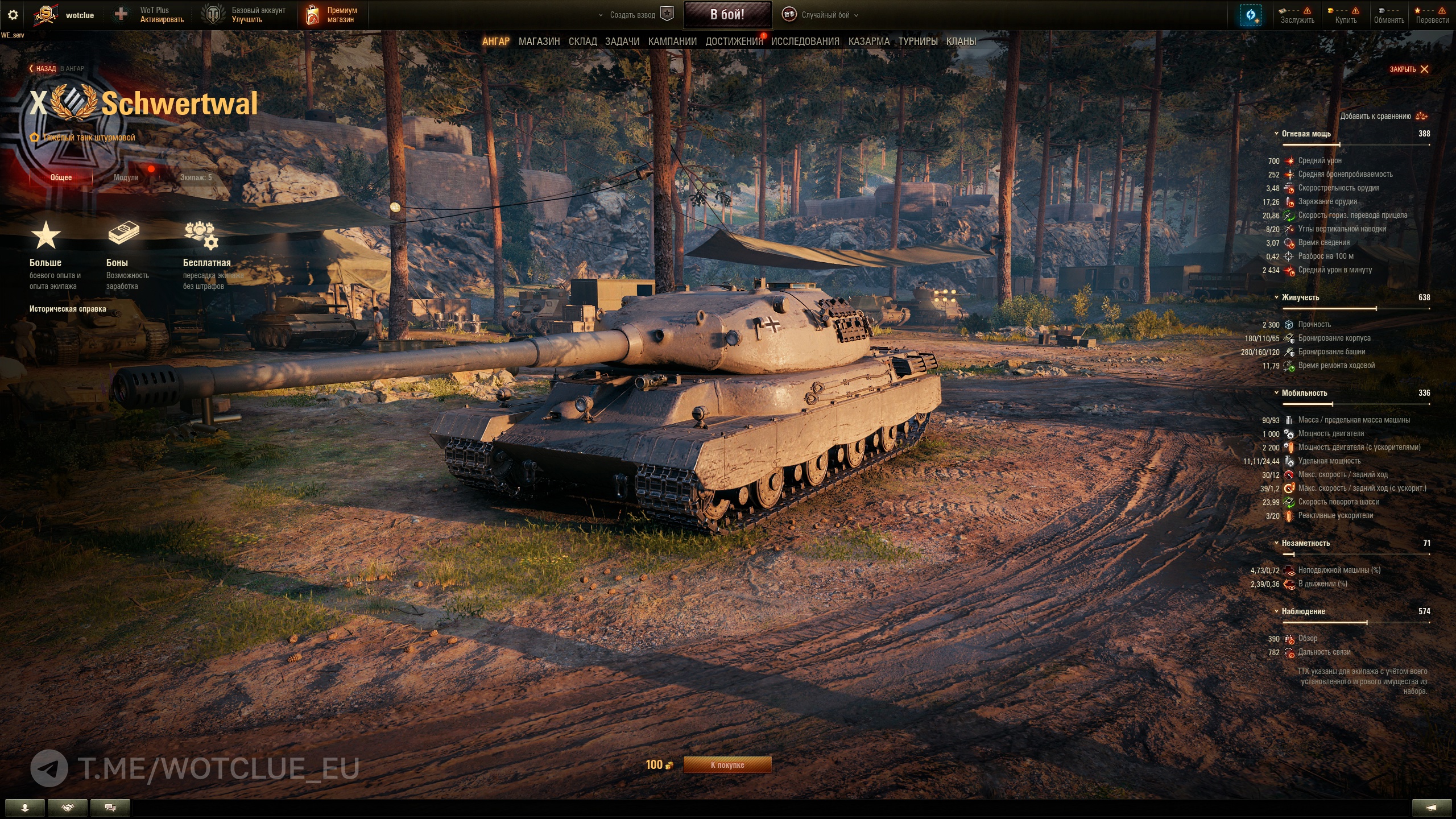Close the vehicle preview with ЗАКРЫТЬ
The image size is (1456, 819).
pyautogui.click(x=1409, y=69)
